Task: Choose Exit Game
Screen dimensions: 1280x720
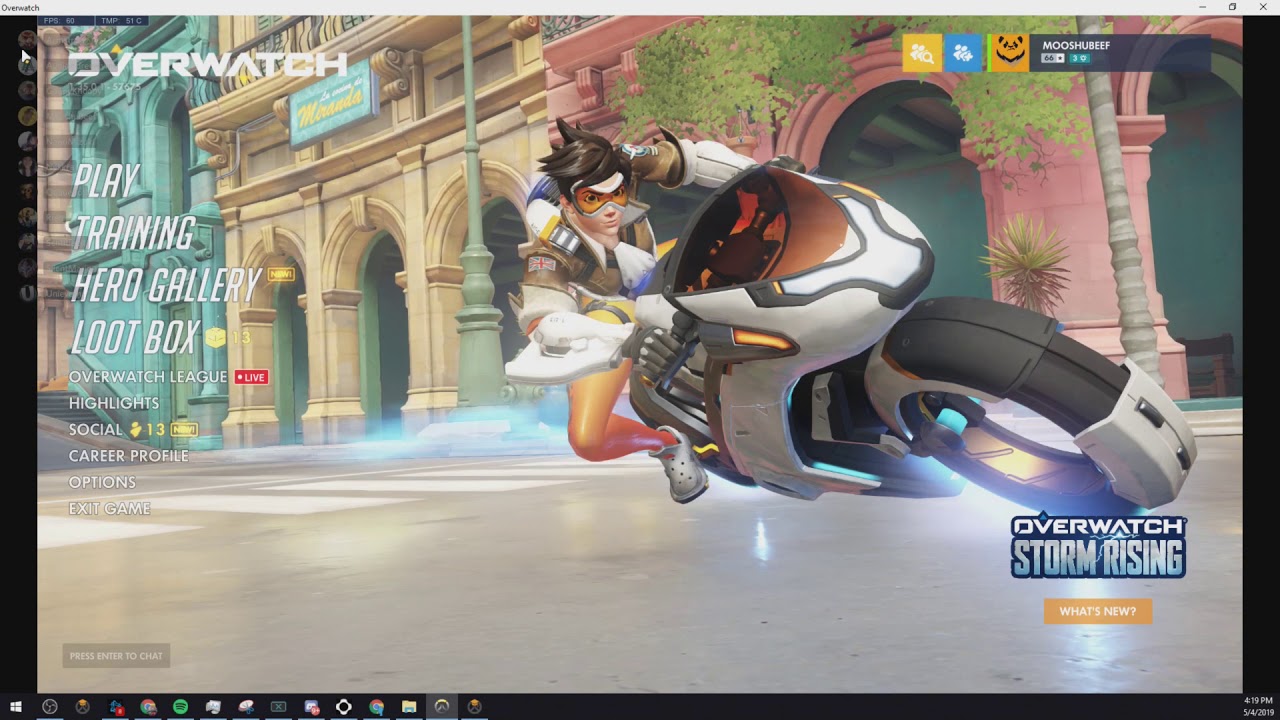Action: coord(109,509)
